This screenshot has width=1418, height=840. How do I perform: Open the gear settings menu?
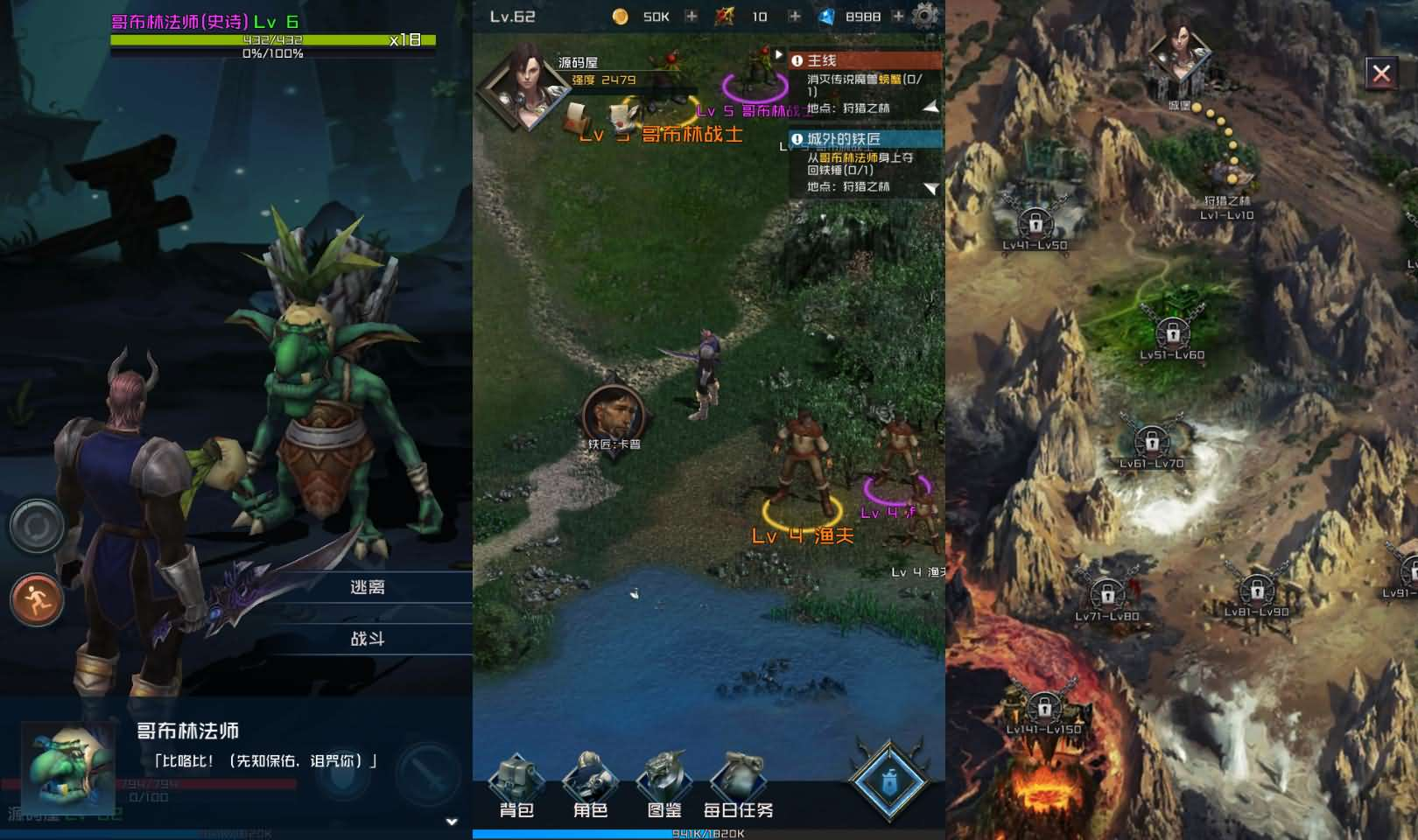click(x=925, y=16)
